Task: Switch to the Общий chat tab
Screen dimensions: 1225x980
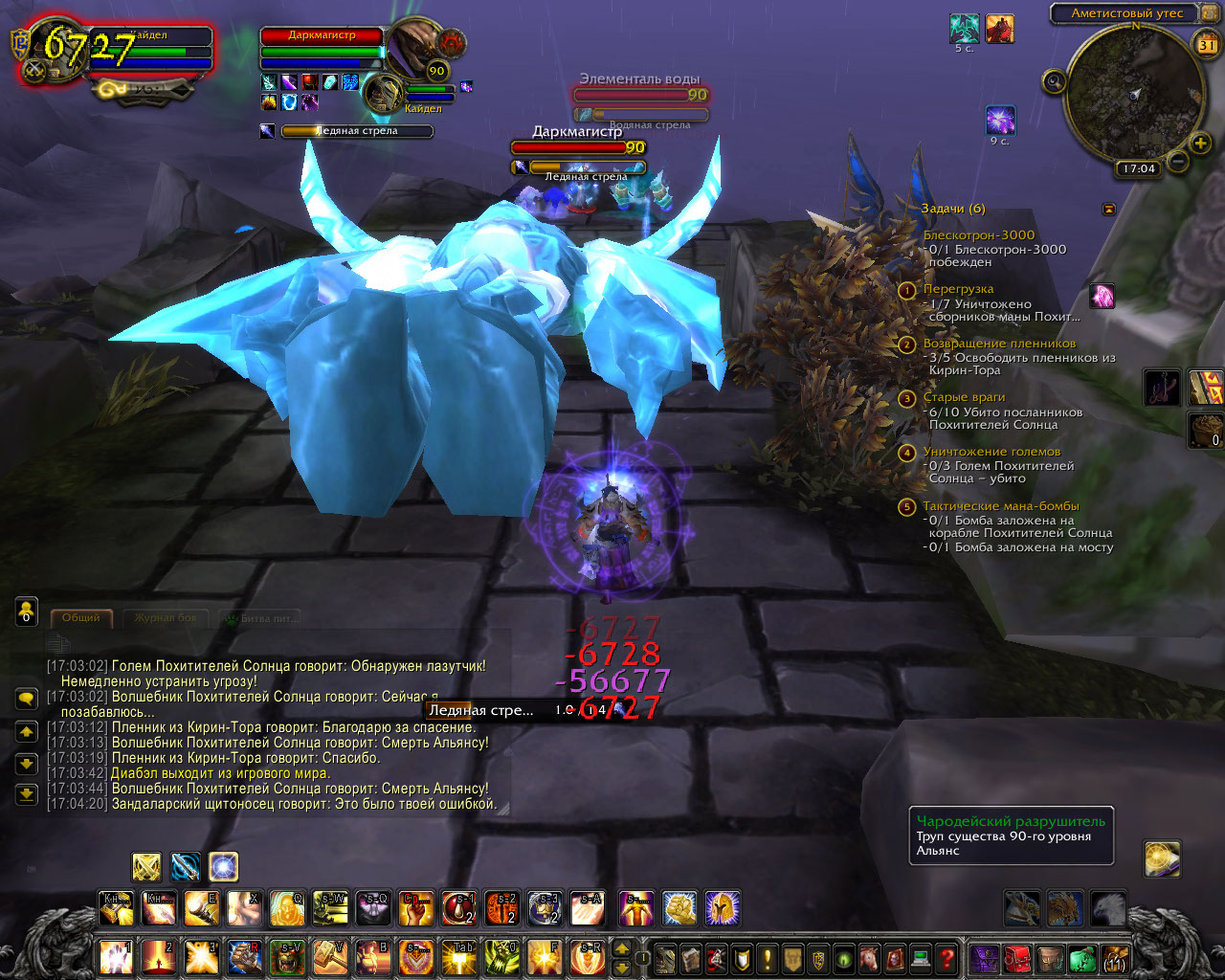Action: (81, 618)
